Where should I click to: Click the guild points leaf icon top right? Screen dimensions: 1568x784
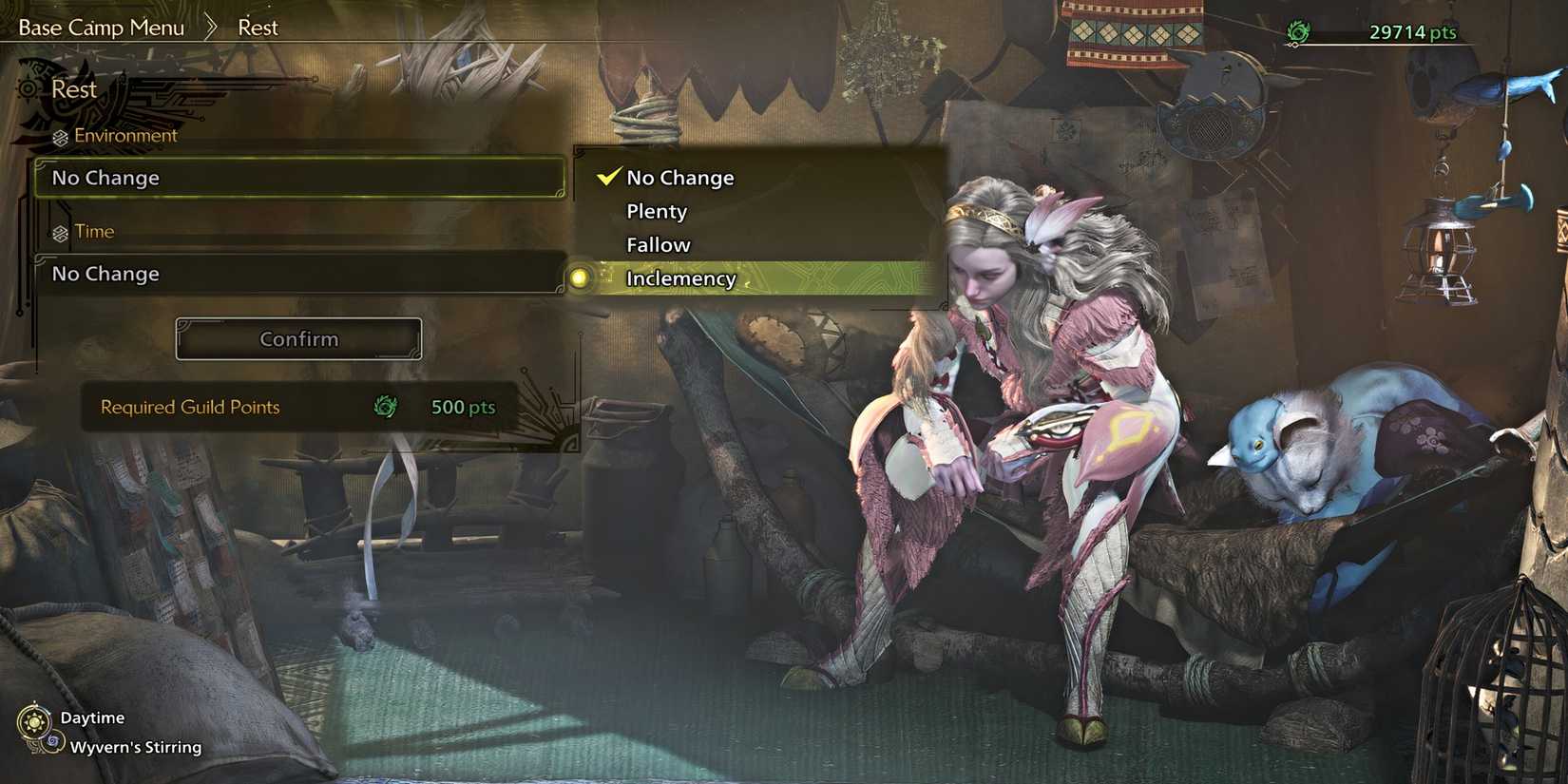(x=1295, y=31)
